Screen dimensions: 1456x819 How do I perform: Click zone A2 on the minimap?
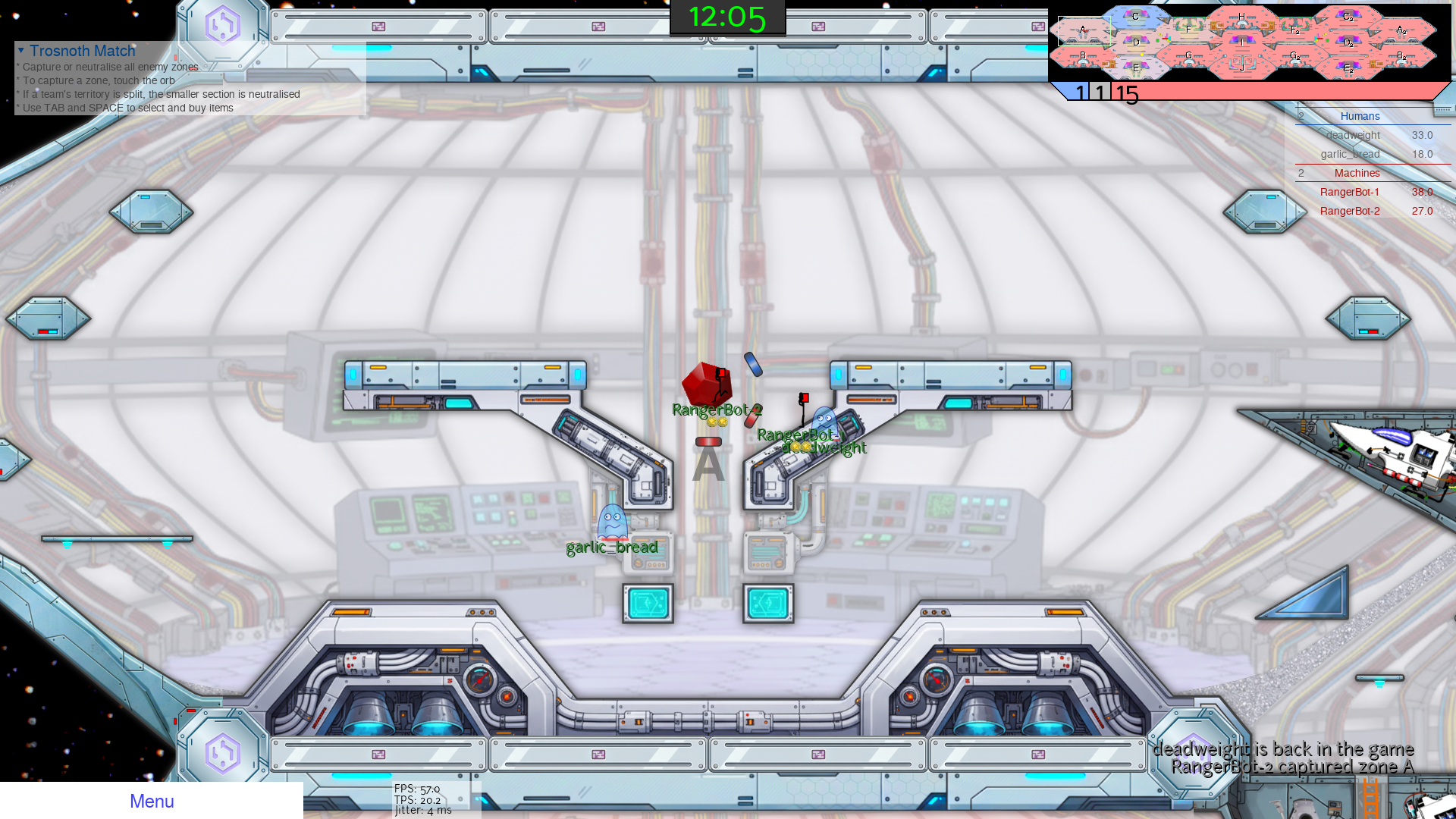point(1401,30)
